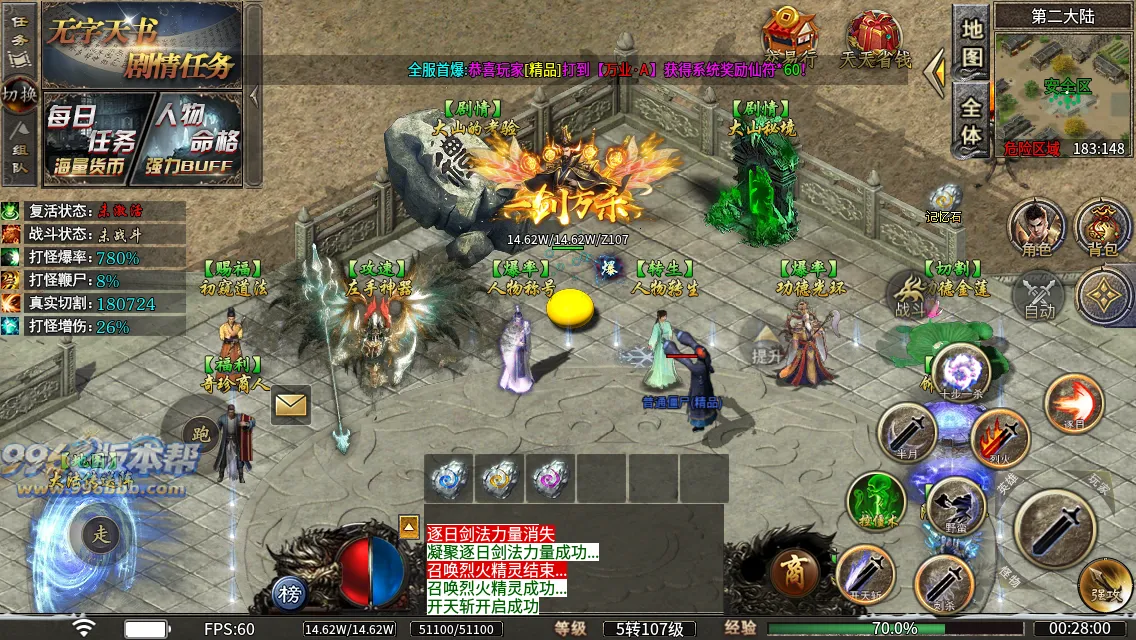Open the 地图 map button

(x=971, y=42)
